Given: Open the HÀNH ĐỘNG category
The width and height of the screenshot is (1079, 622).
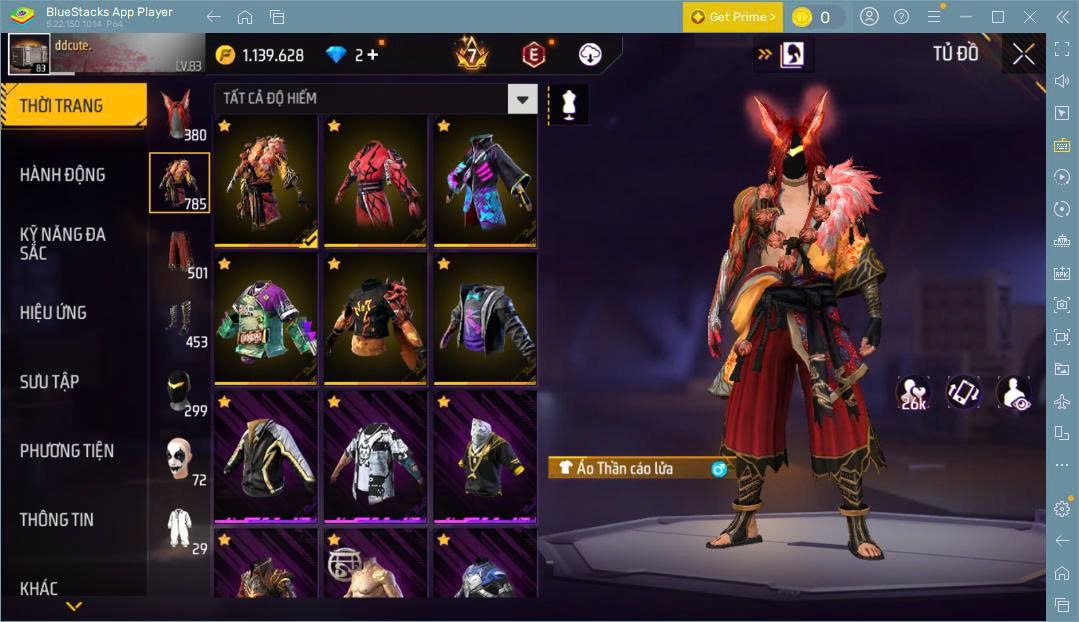Looking at the screenshot, I should pyautogui.click(x=62, y=175).
